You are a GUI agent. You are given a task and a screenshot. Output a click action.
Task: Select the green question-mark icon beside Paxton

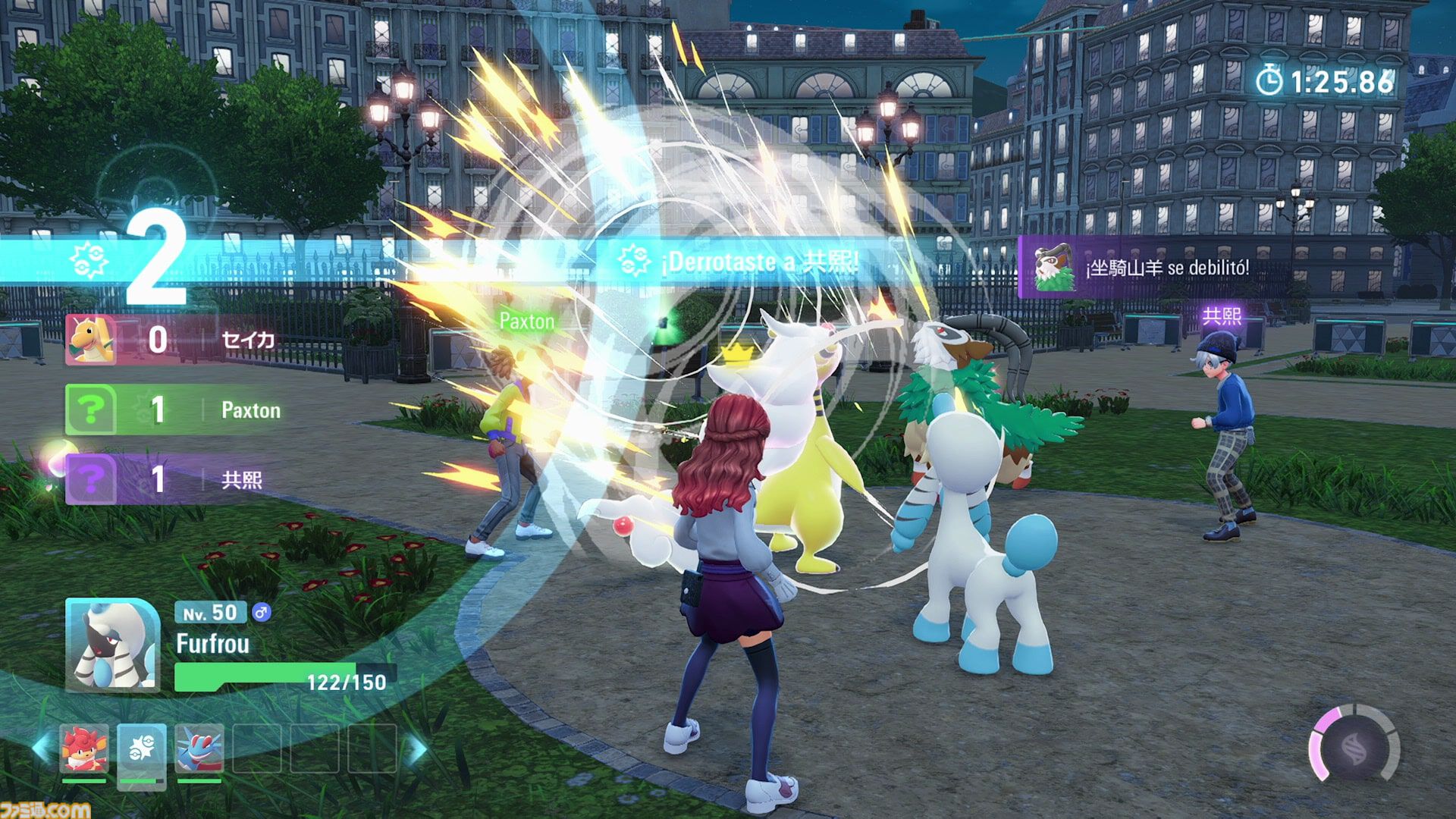coord(91,410)
